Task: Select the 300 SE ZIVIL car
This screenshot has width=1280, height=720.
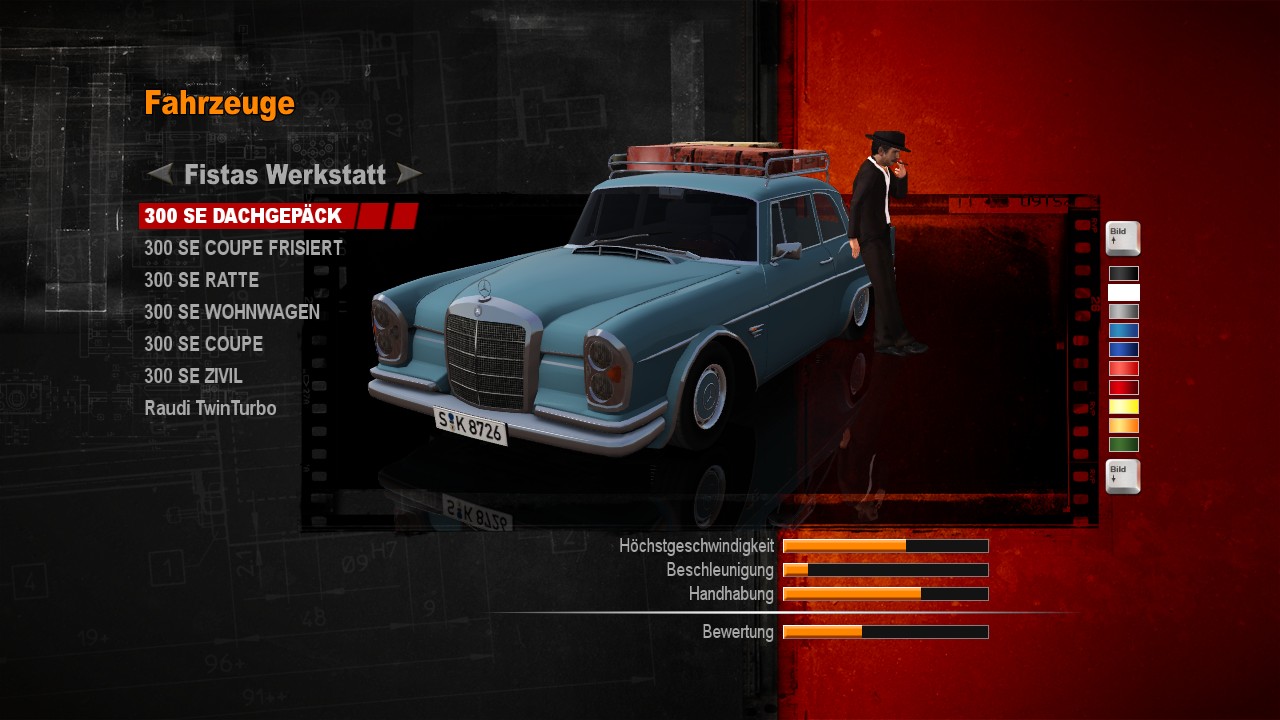Action: pos(193,376)
